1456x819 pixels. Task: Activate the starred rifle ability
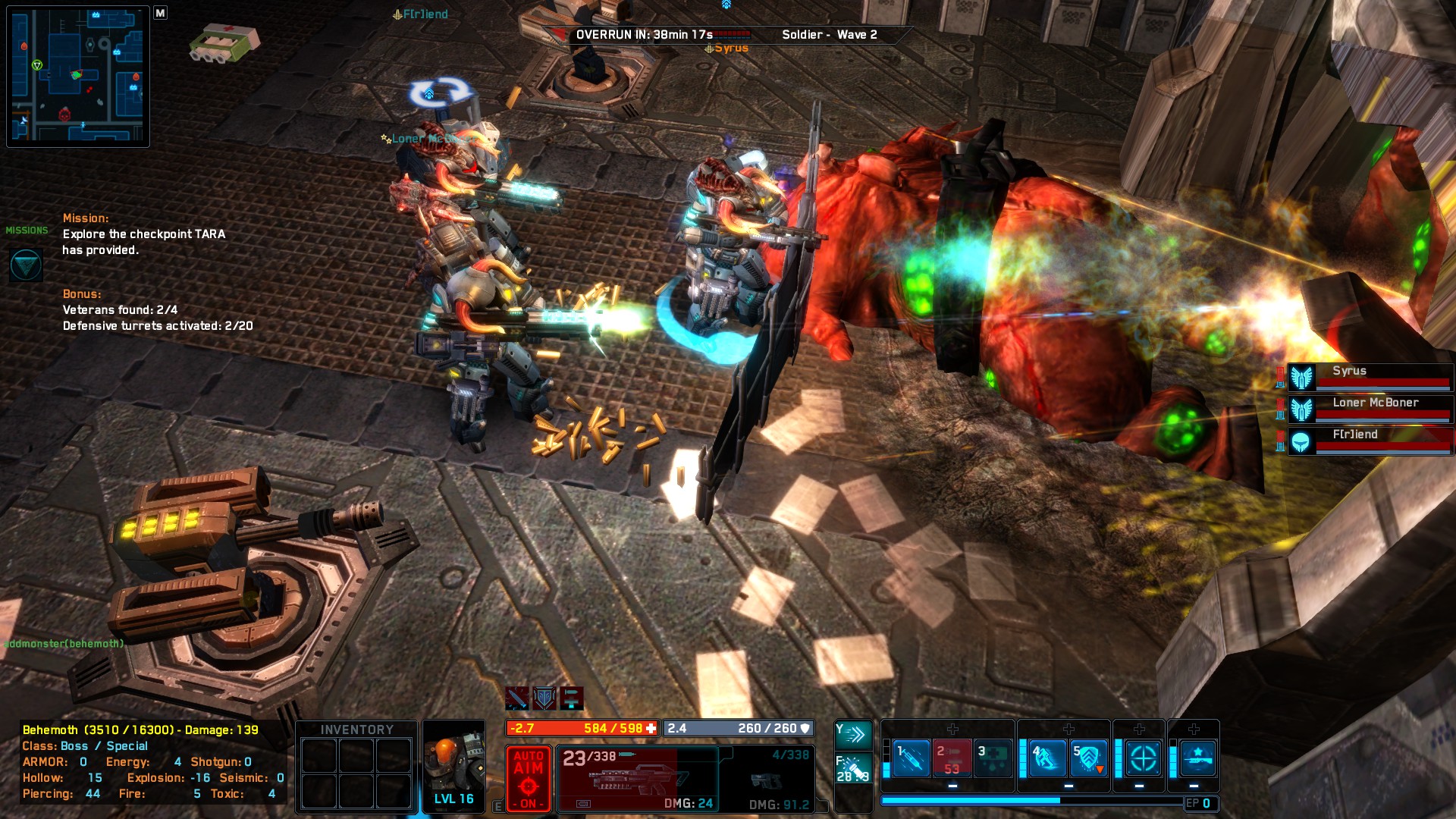(1198, 758)
